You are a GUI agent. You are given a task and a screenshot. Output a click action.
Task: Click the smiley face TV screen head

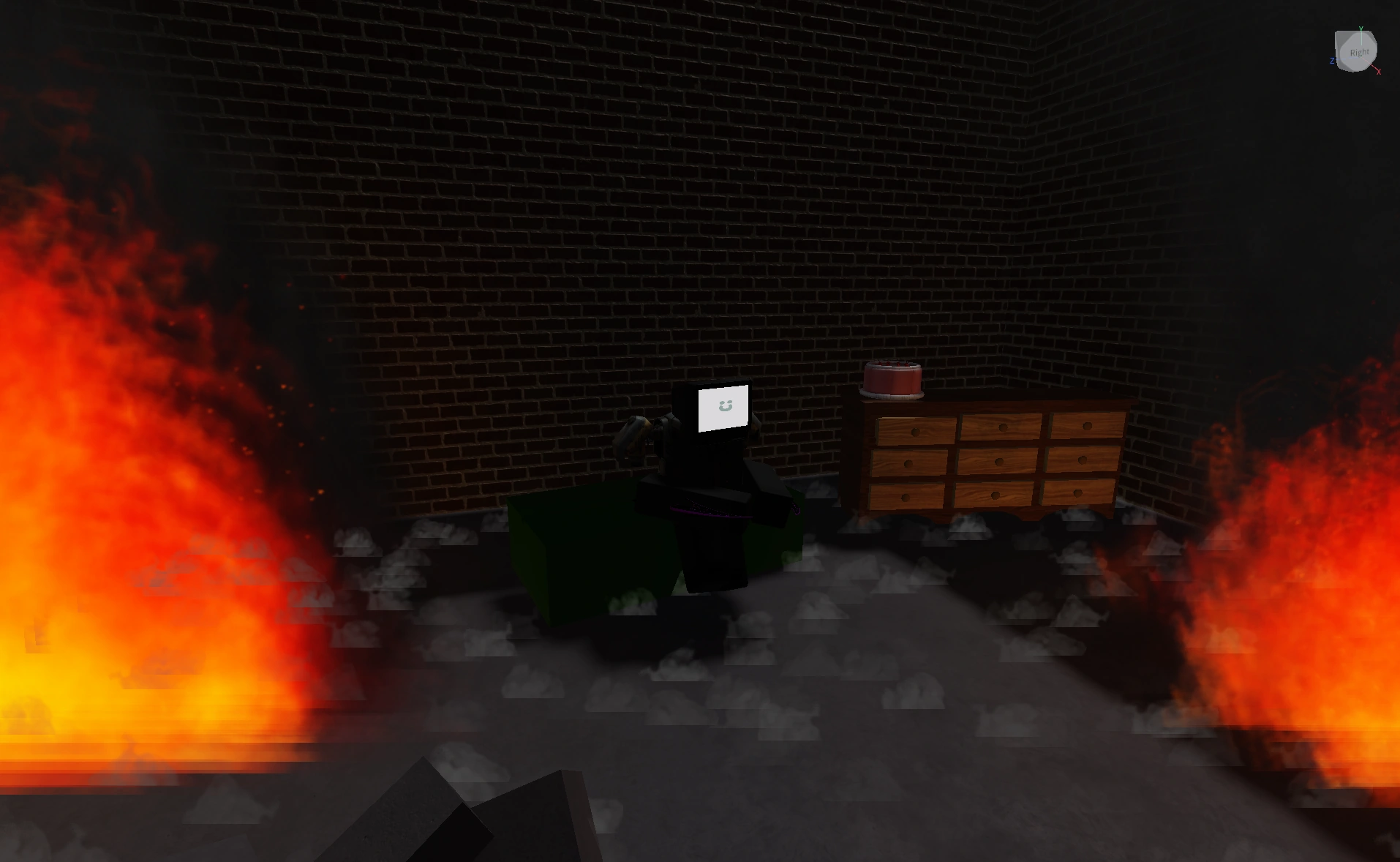coord(724,408)
